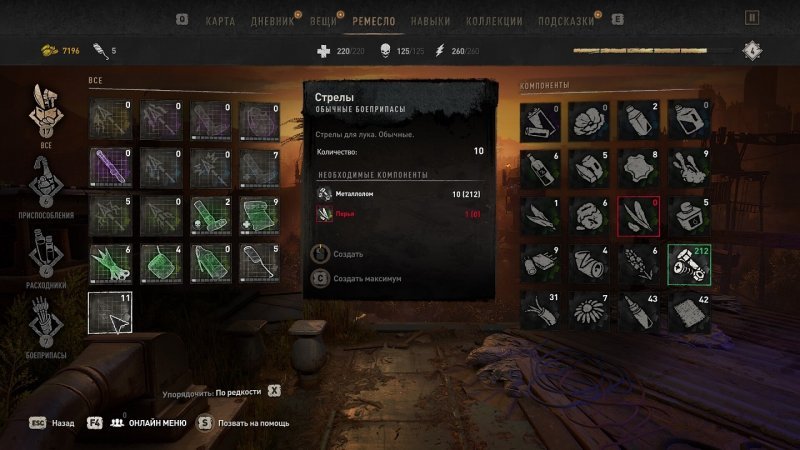Select the purple tool blueprint

[x=109, y=165]
